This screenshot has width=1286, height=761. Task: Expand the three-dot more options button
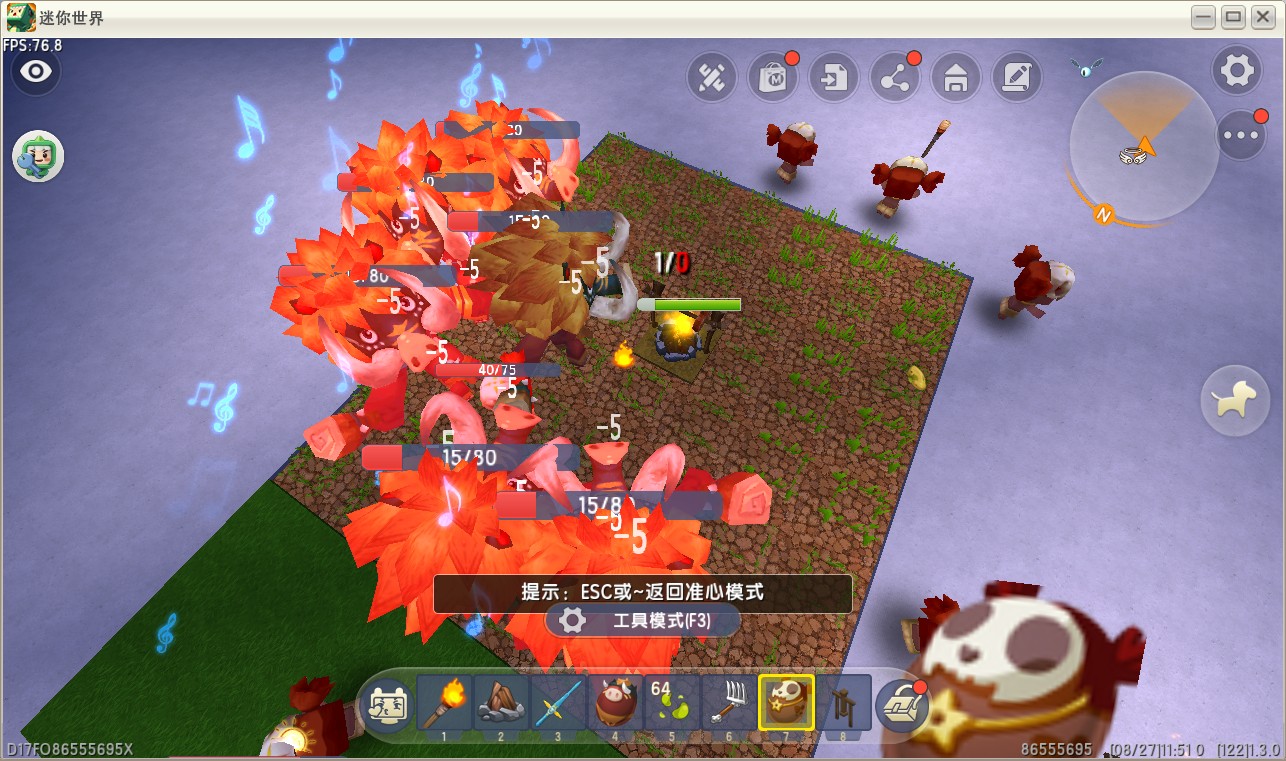1241,135
